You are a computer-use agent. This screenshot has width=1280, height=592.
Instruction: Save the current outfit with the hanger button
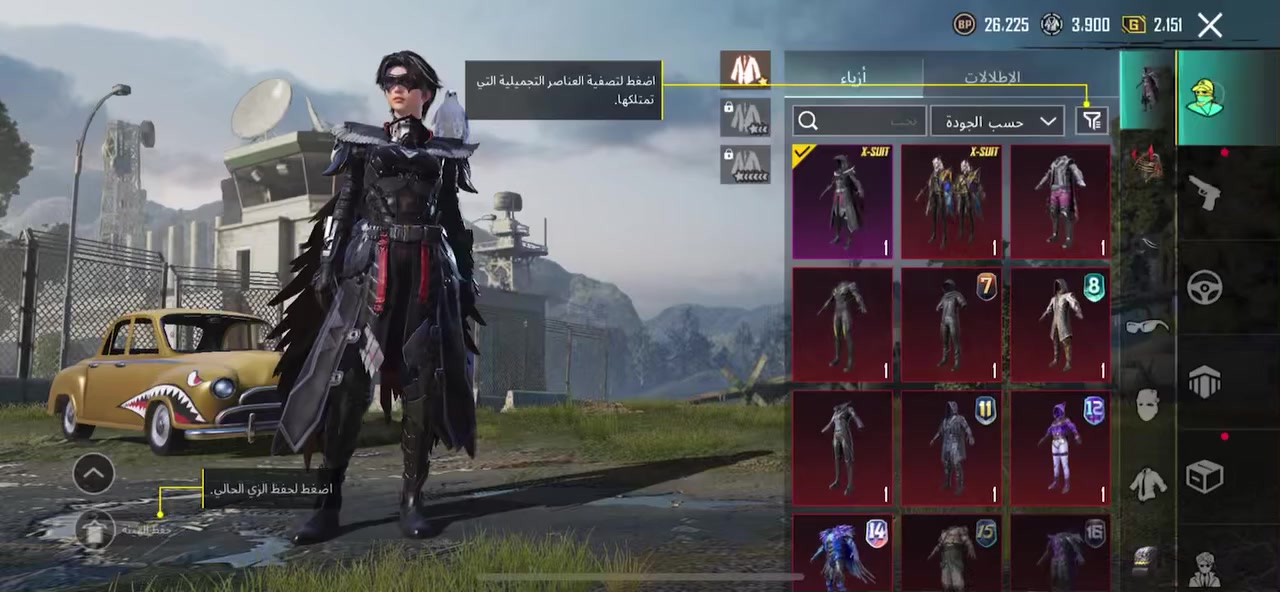tap(95, 529)
